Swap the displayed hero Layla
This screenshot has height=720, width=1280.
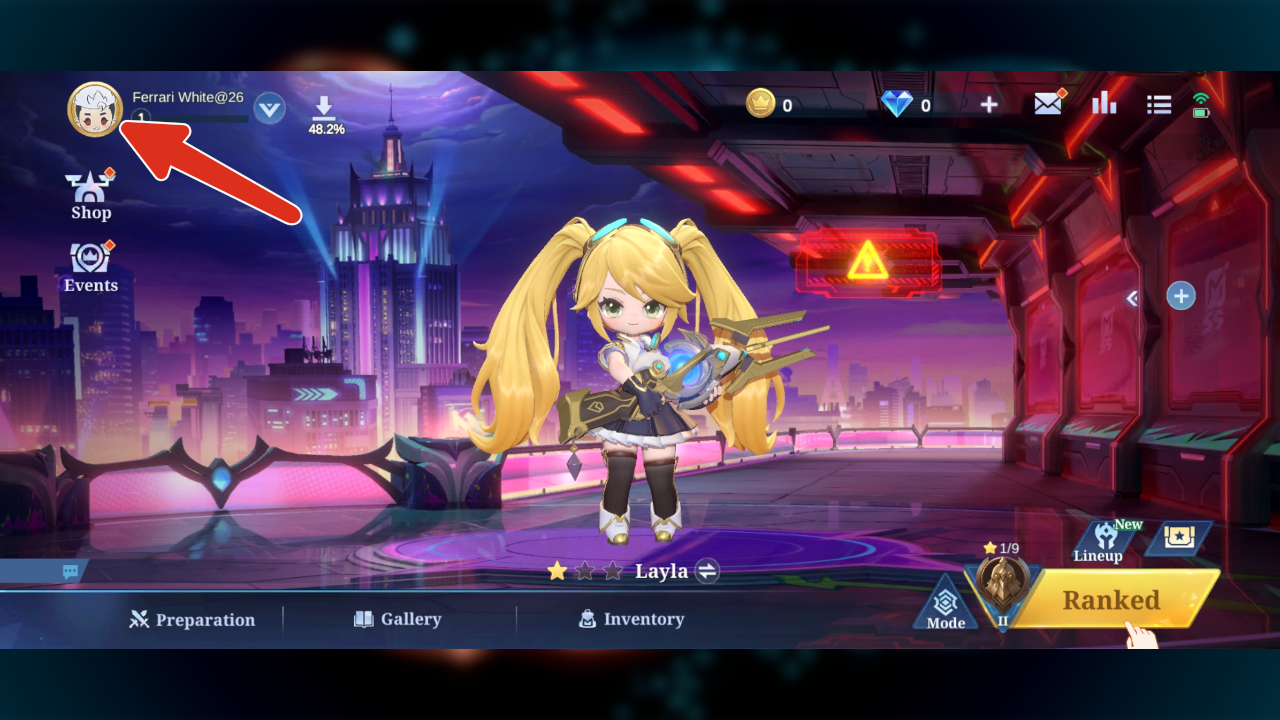[707, 571]
